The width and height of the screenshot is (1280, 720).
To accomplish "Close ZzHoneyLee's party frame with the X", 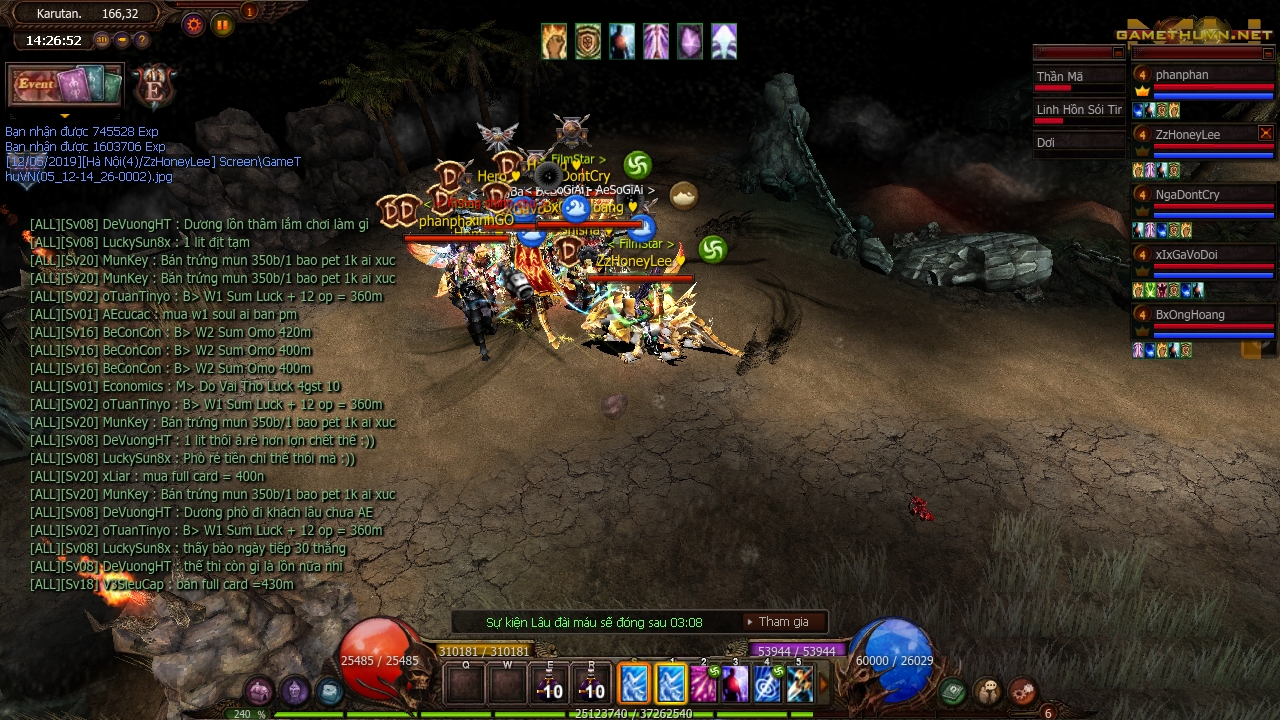I will (1265, 132).
